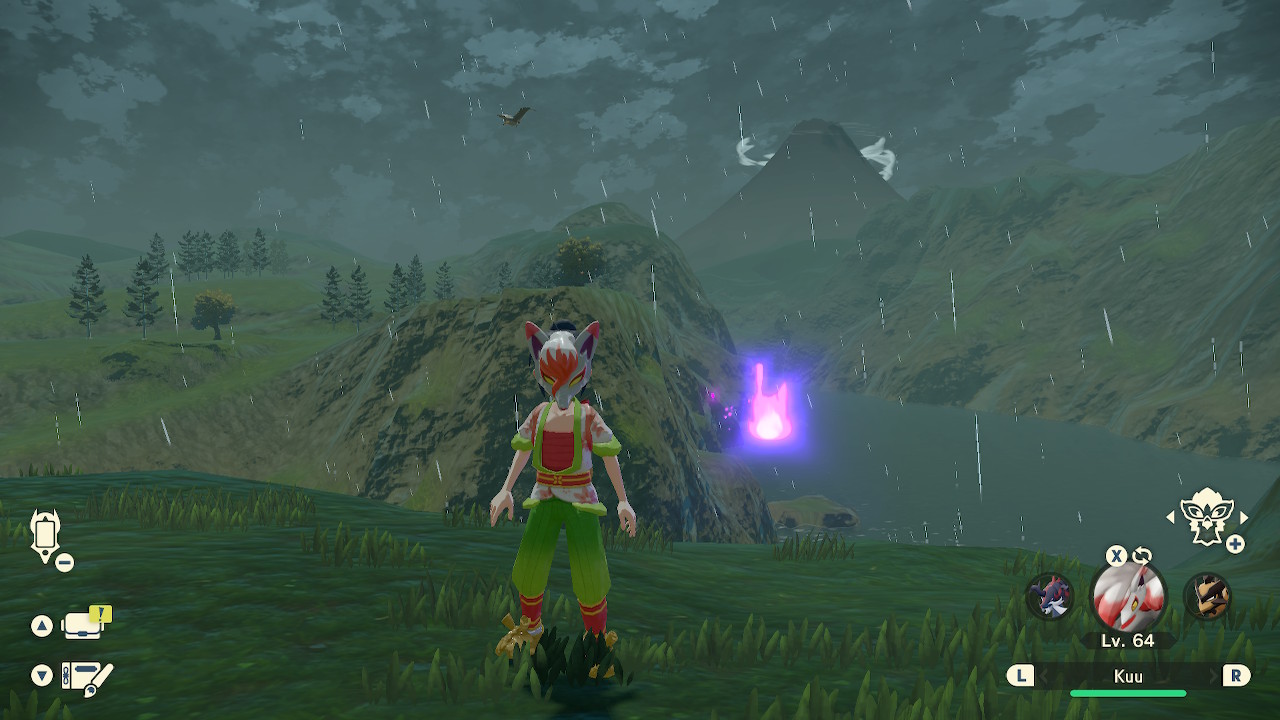Choose the Hisuian Zoroark portrait named Kuu
Screen dimensions: 1280x720
[1128, 597]
